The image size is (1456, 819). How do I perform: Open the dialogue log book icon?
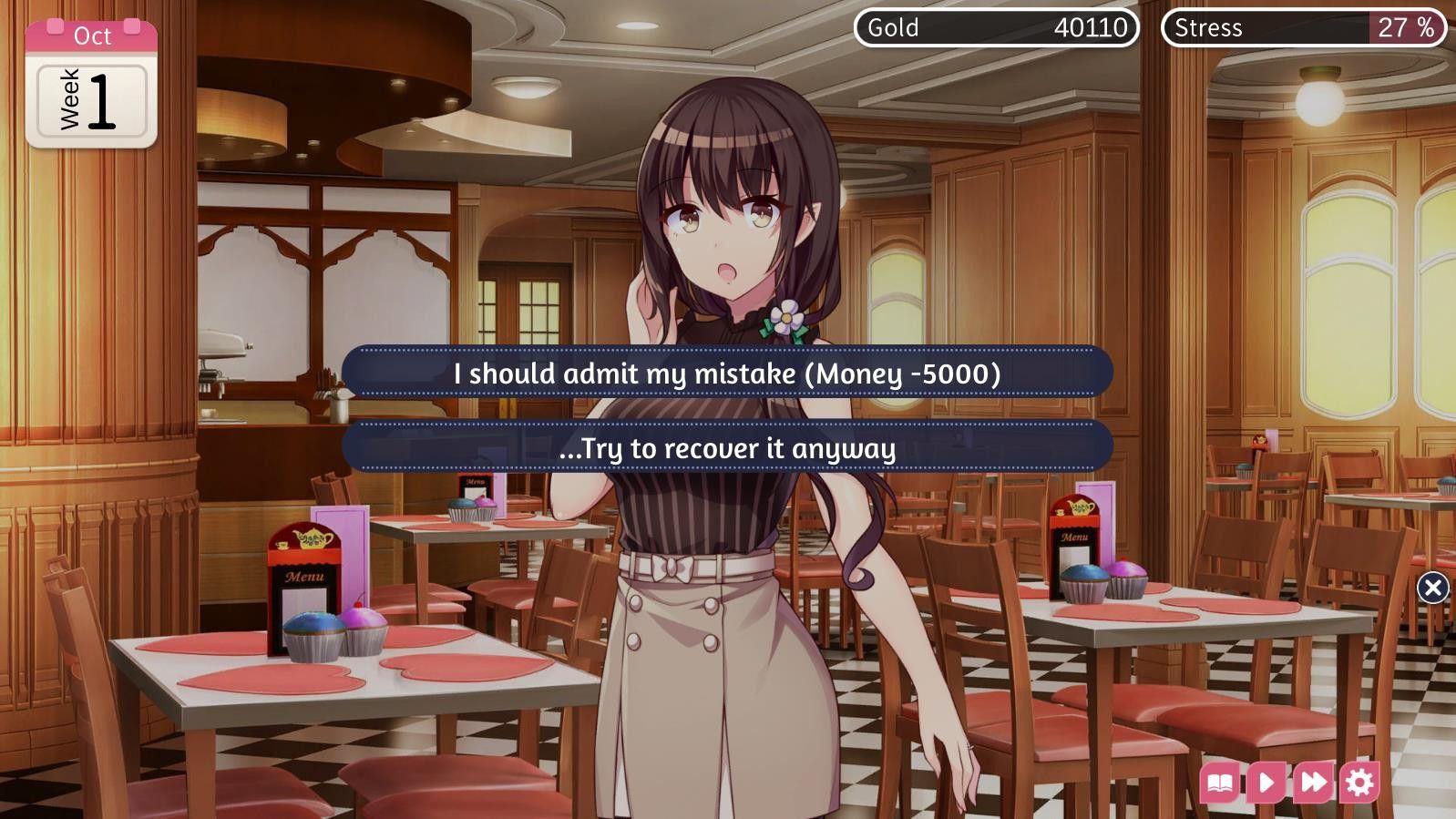tap(1220, 783)
